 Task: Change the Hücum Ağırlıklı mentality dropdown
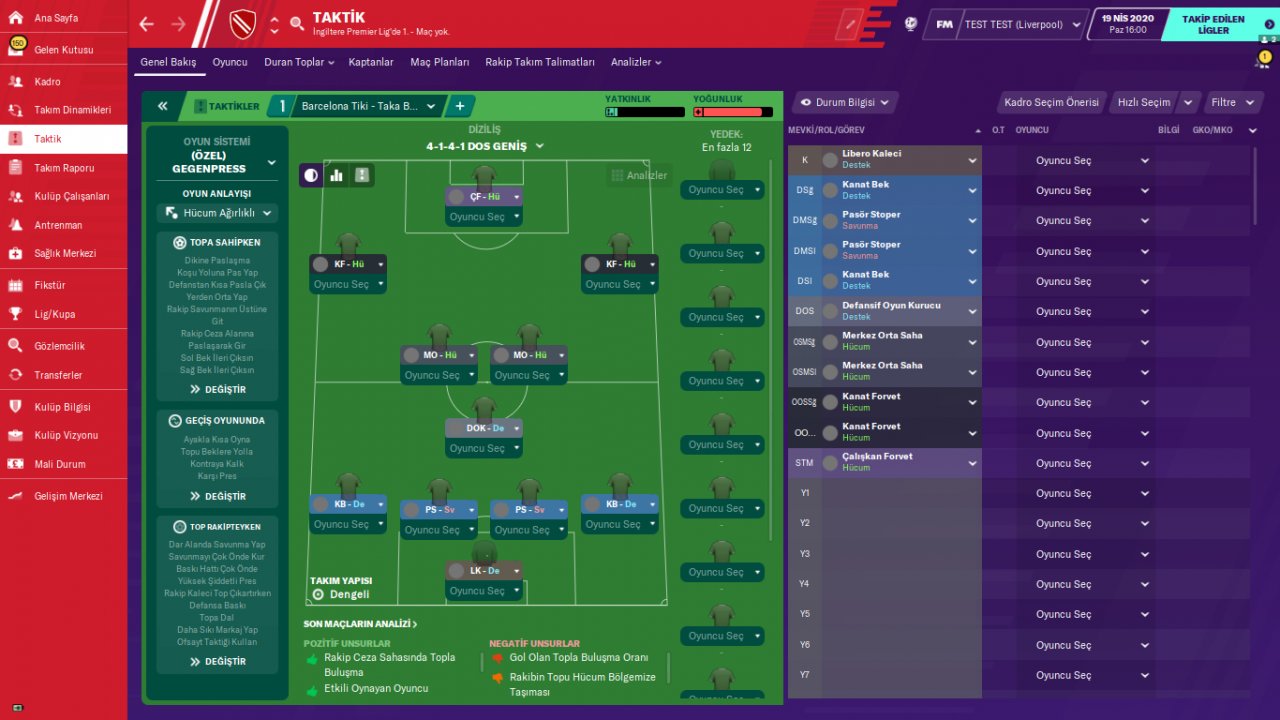[x=216, y=213]
